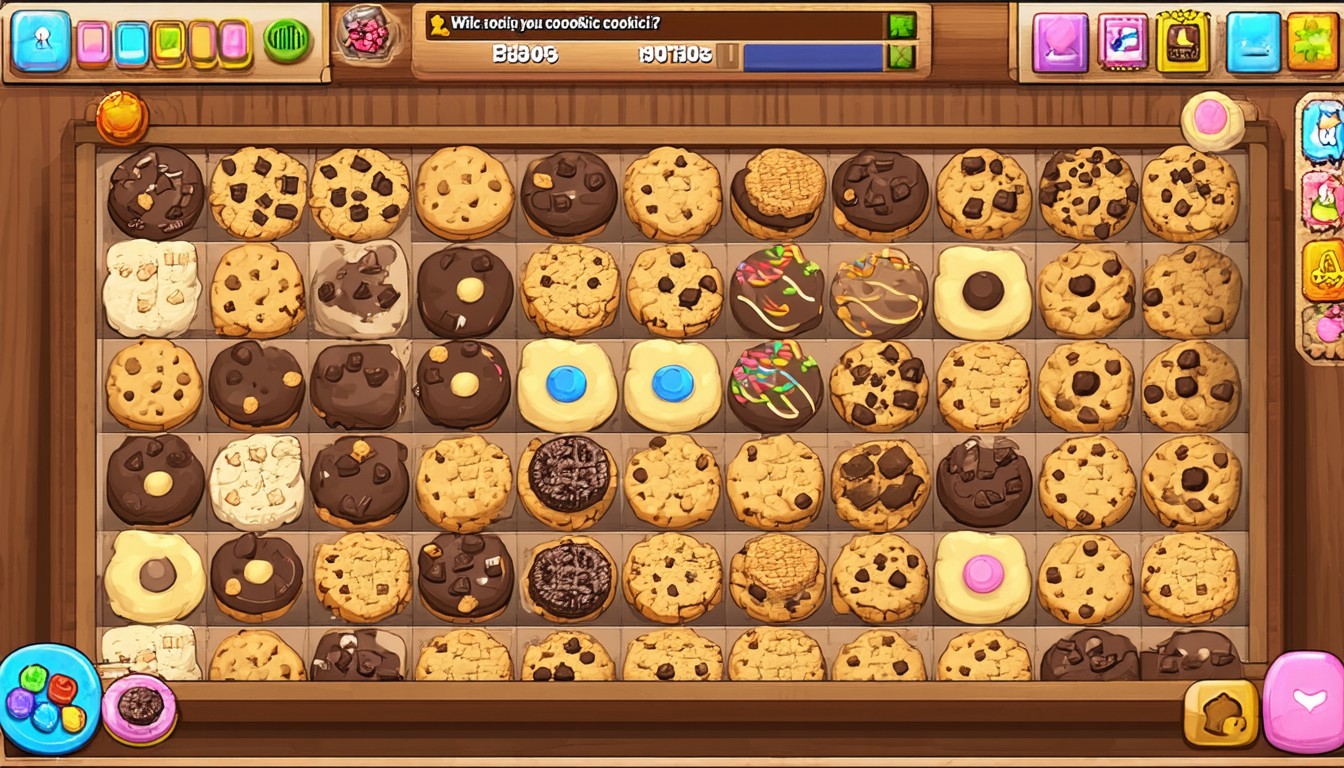Tap the pink heart button
The height and width of the screenshot is (768, 1344).
1305,702
